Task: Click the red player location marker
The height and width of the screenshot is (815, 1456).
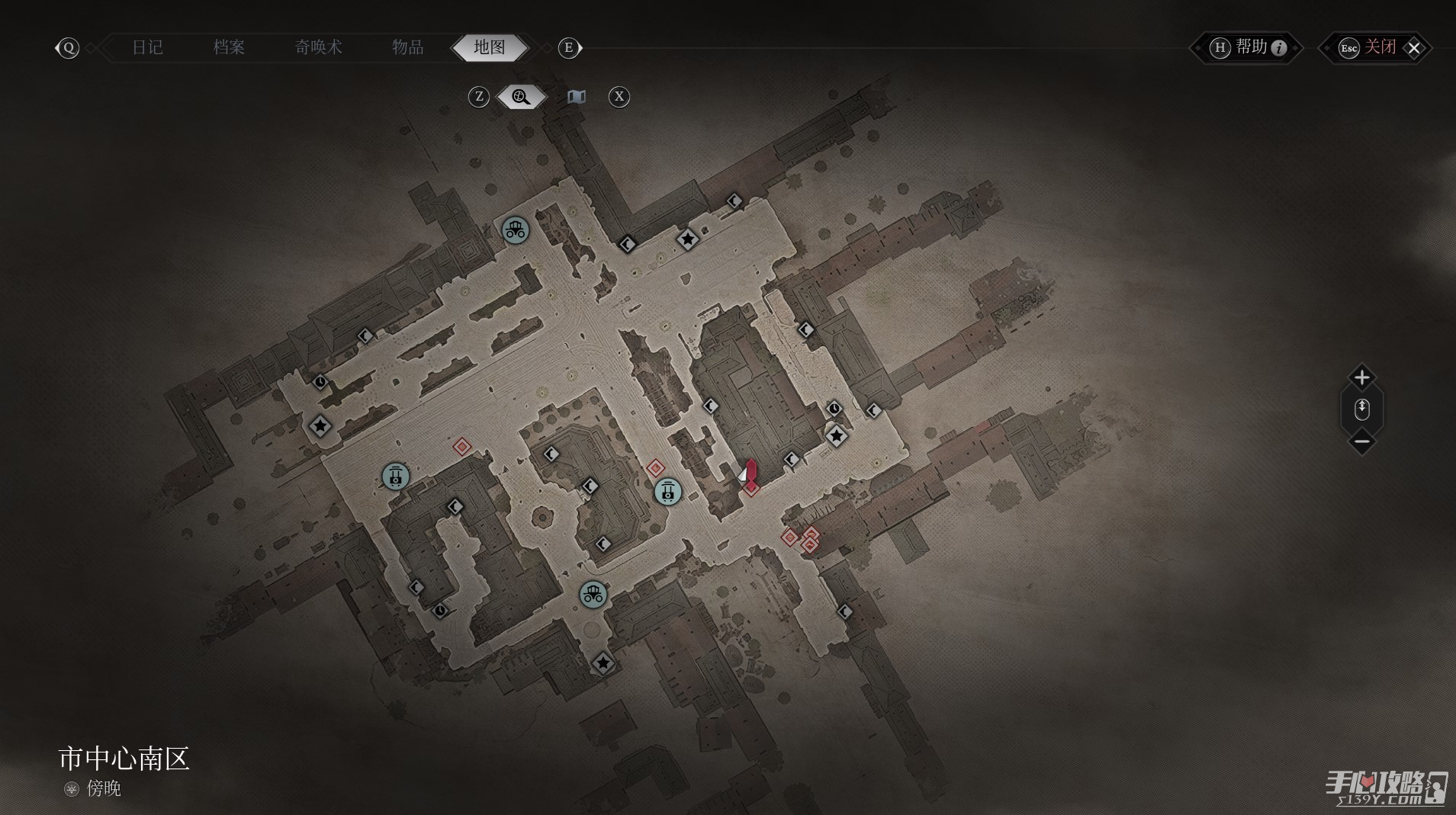Action: pos(751,475)
